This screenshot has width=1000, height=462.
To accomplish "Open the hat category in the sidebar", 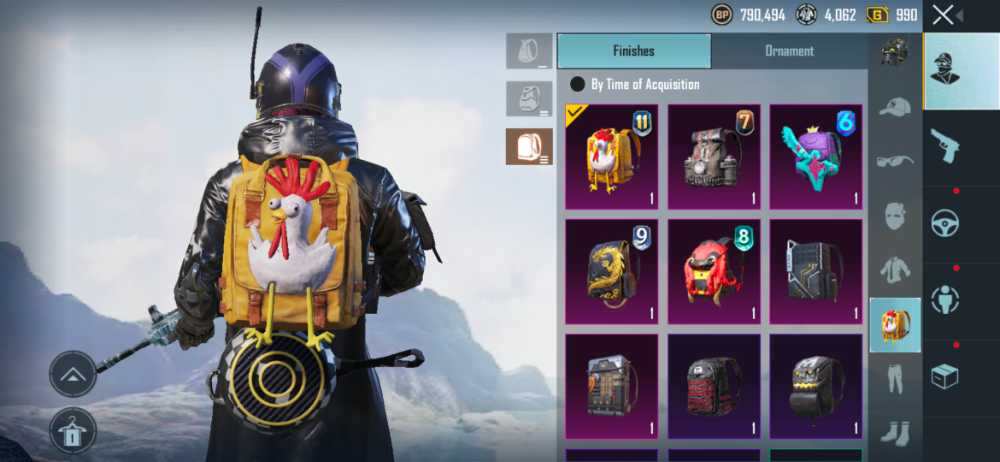I will click(895, 107).
